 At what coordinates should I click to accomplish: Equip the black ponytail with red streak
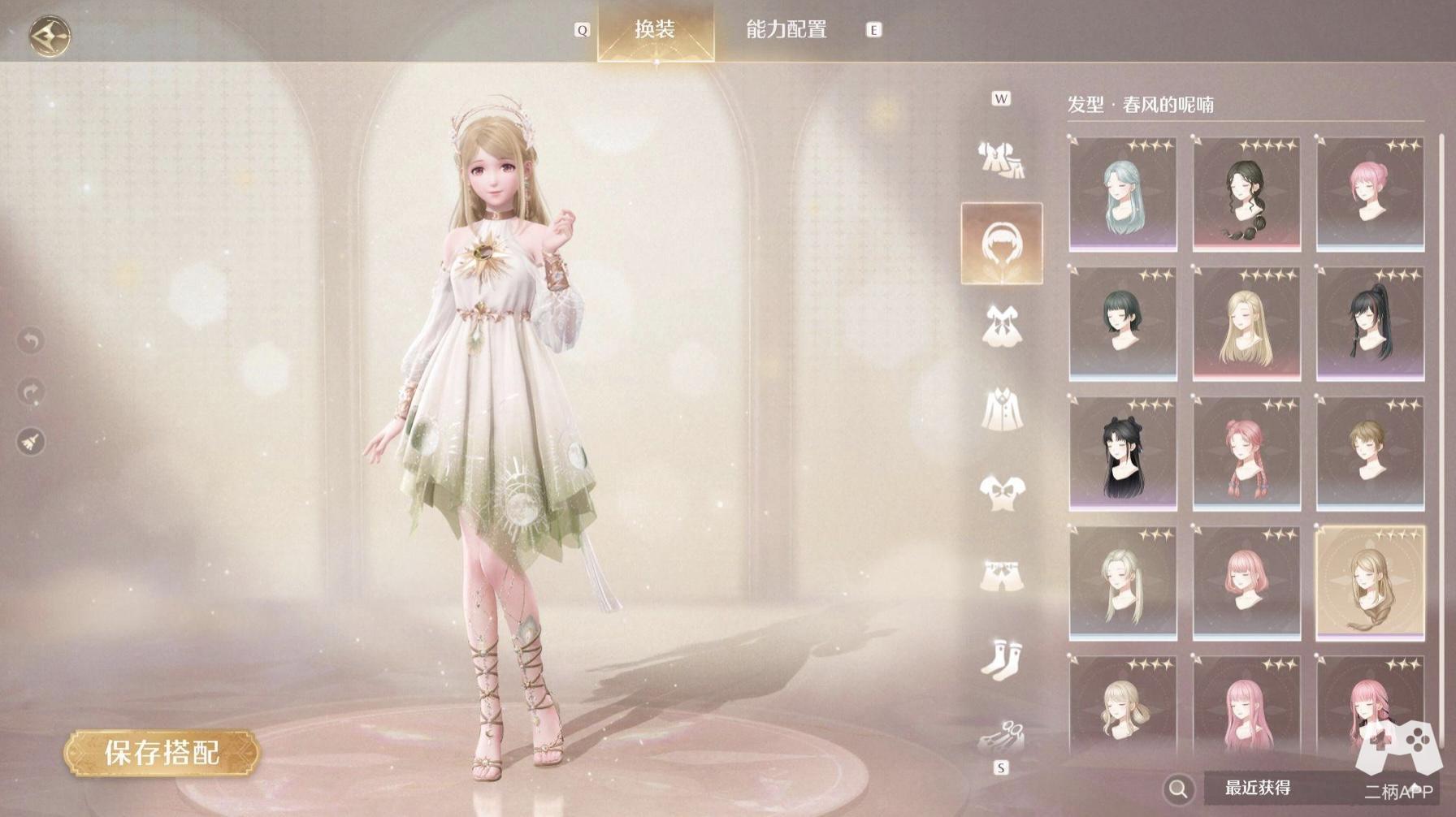pos(1369,323)
